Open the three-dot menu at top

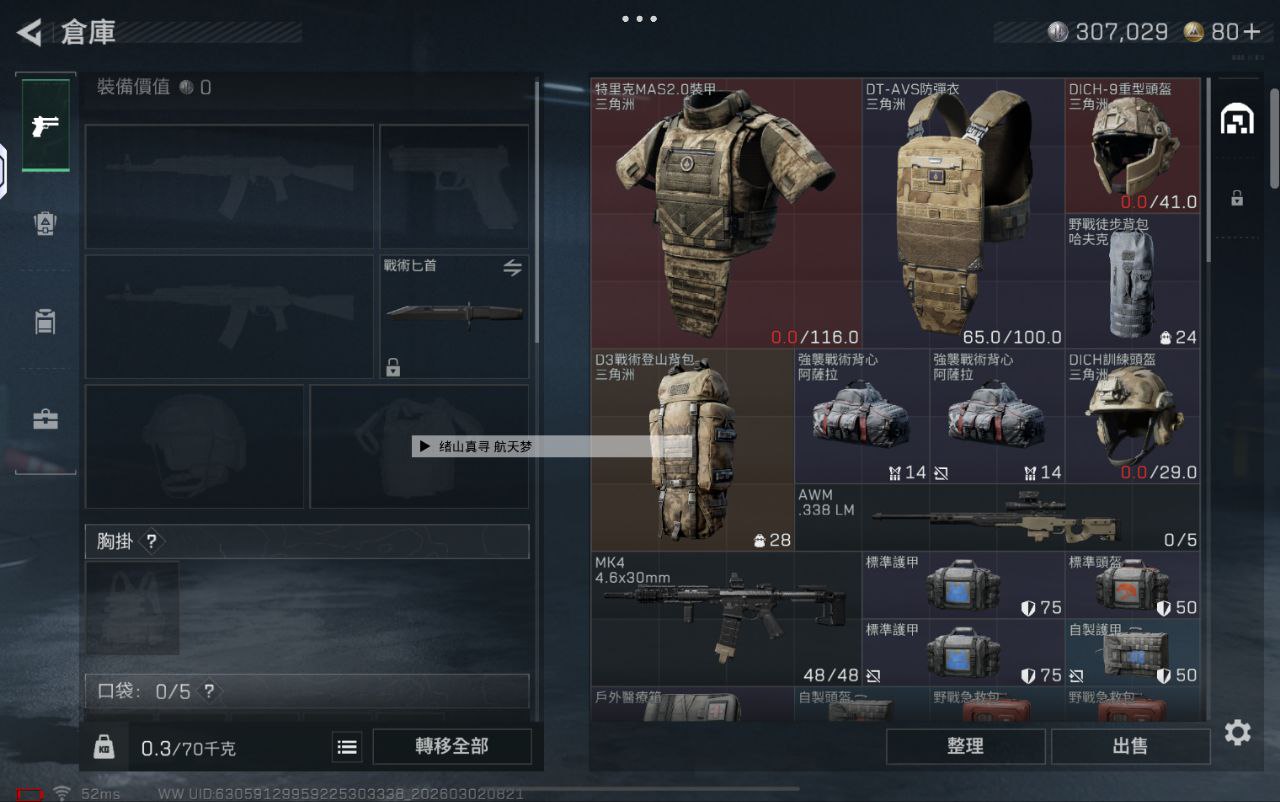tap(639, 19)
